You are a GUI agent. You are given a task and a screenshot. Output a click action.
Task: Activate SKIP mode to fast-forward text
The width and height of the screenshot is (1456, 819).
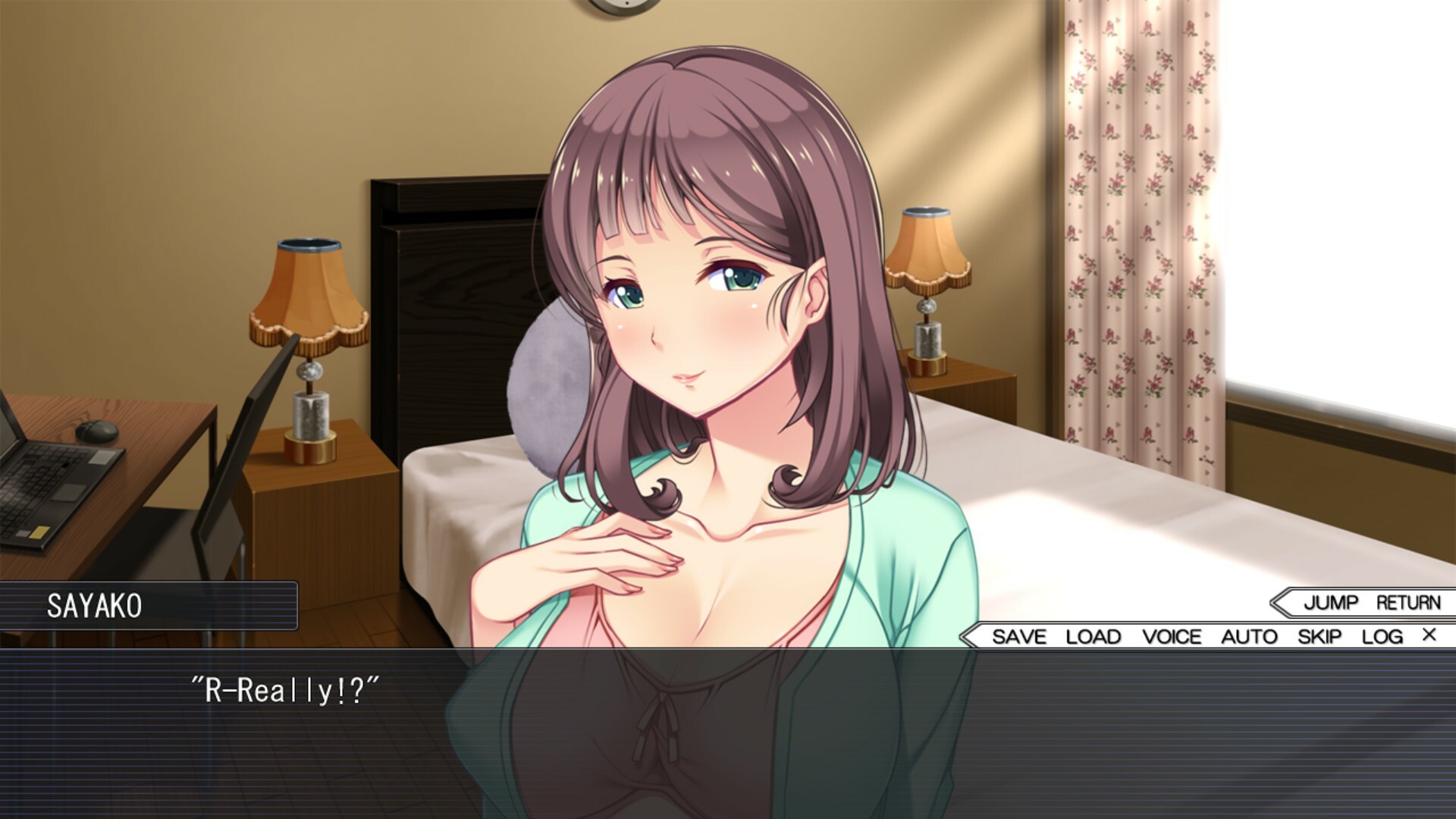coord(1321,637)
